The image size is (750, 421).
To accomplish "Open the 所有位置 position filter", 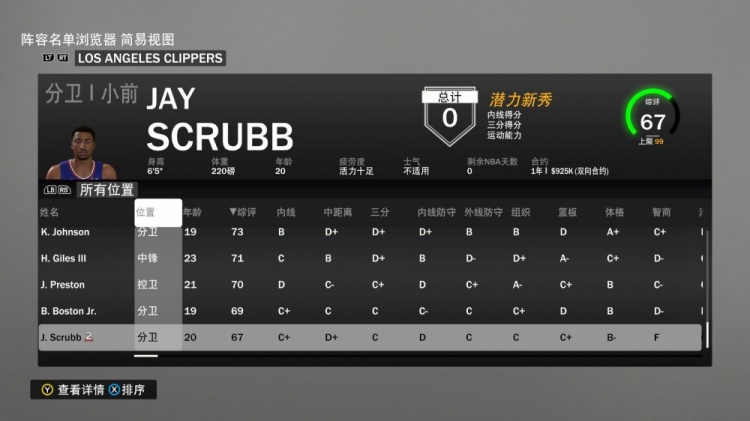I will tap(107, 189).
